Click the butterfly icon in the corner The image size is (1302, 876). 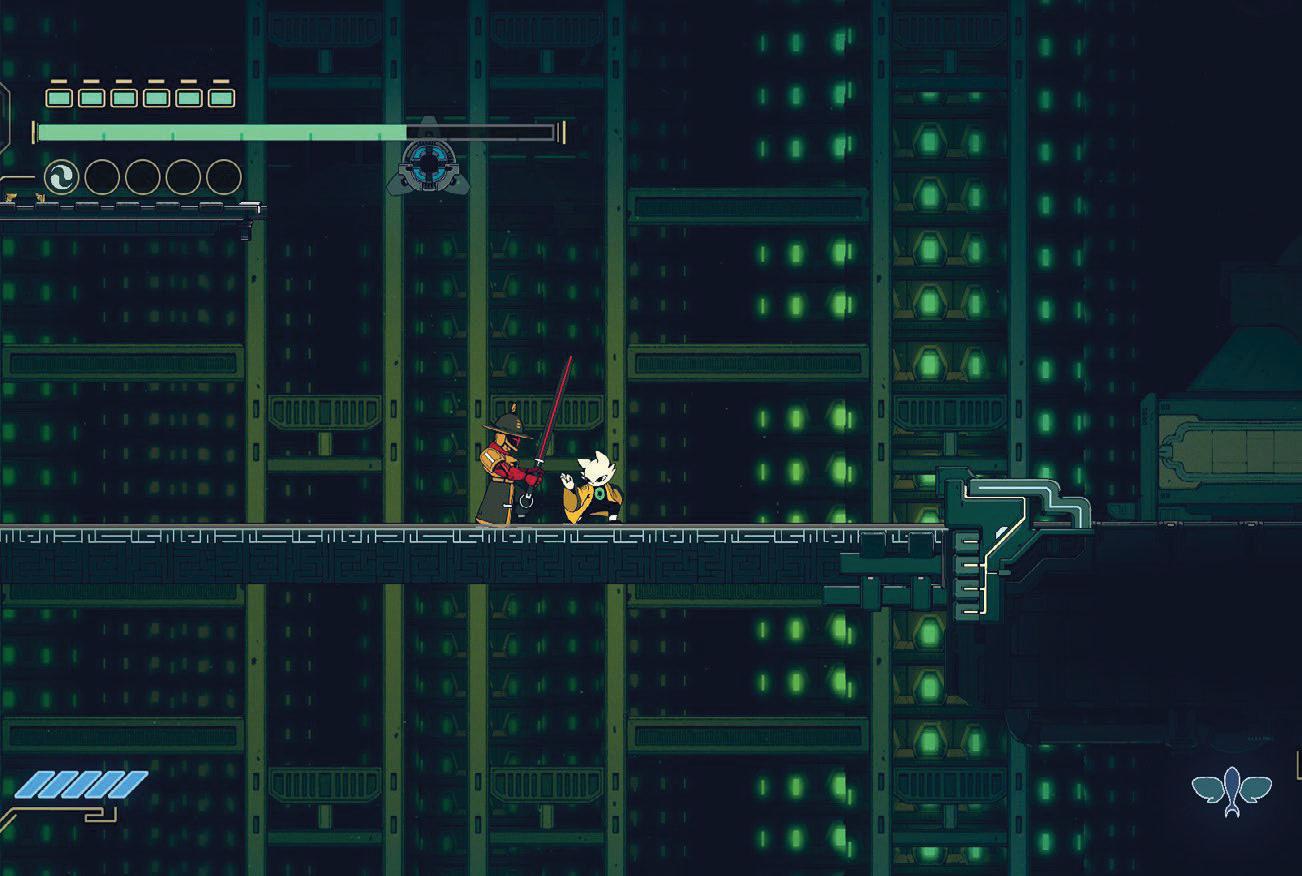click(x=1231, y=790)
